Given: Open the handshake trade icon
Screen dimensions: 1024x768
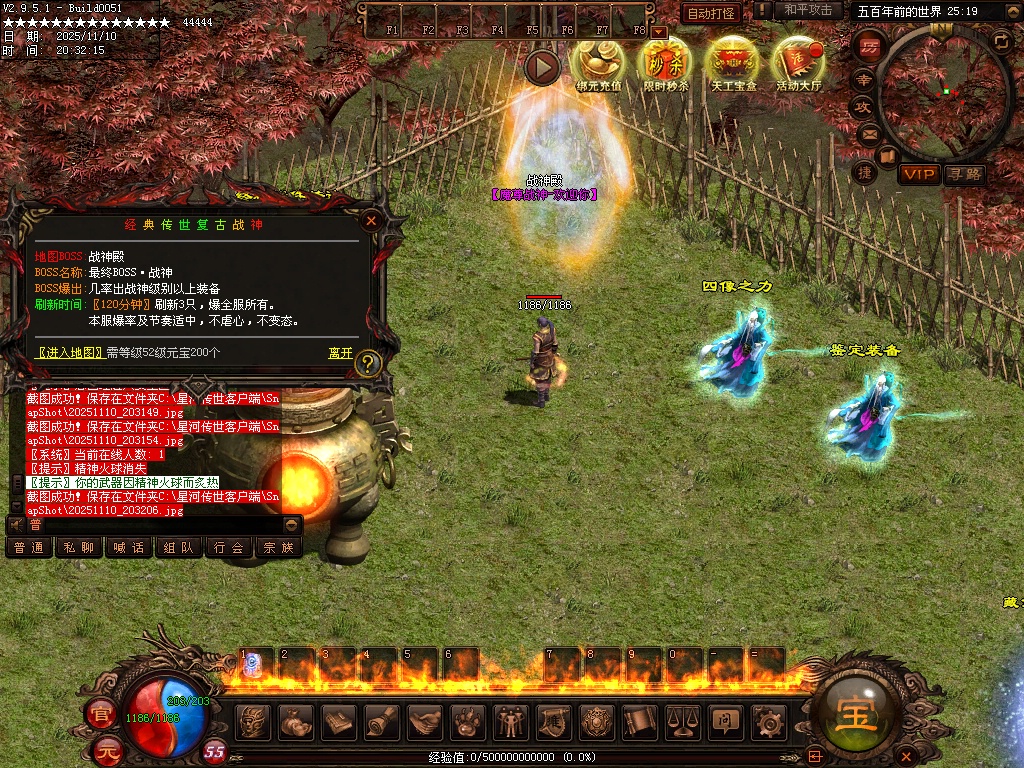Looking at the screenshot, I should (424, 721).
